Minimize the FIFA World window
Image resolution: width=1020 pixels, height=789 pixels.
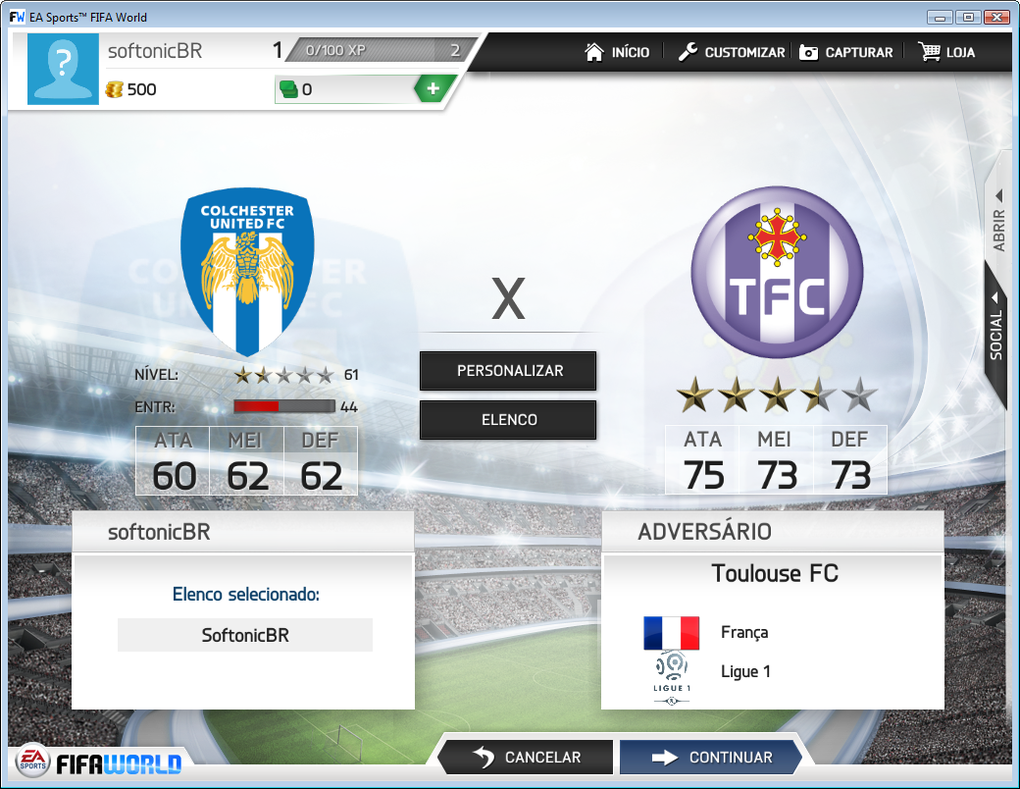click(939, 17)
